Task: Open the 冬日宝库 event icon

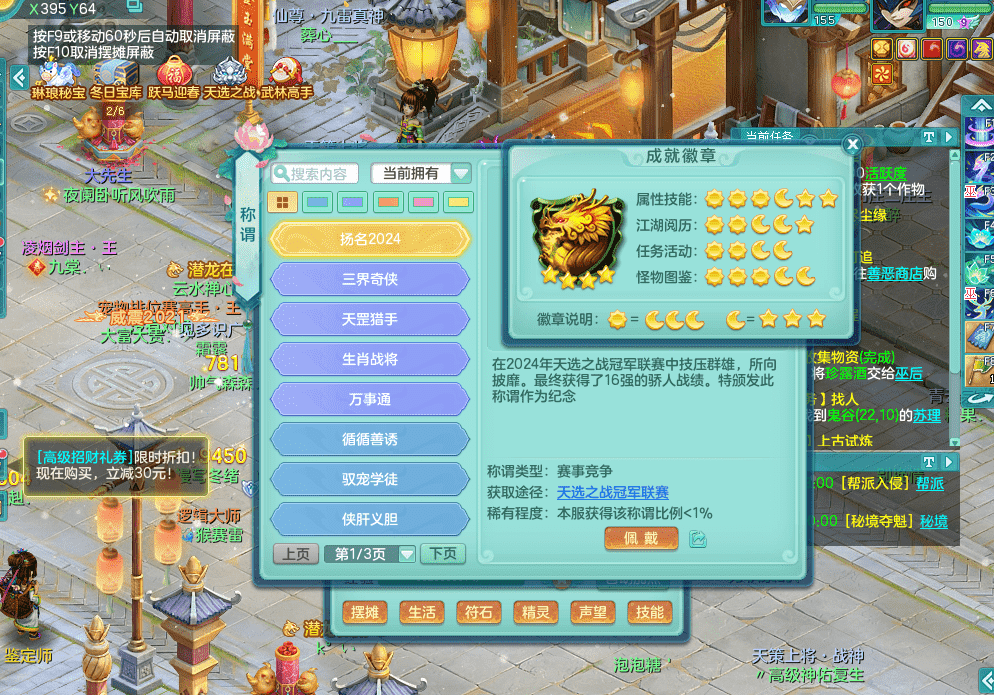Action: (116, 75)
